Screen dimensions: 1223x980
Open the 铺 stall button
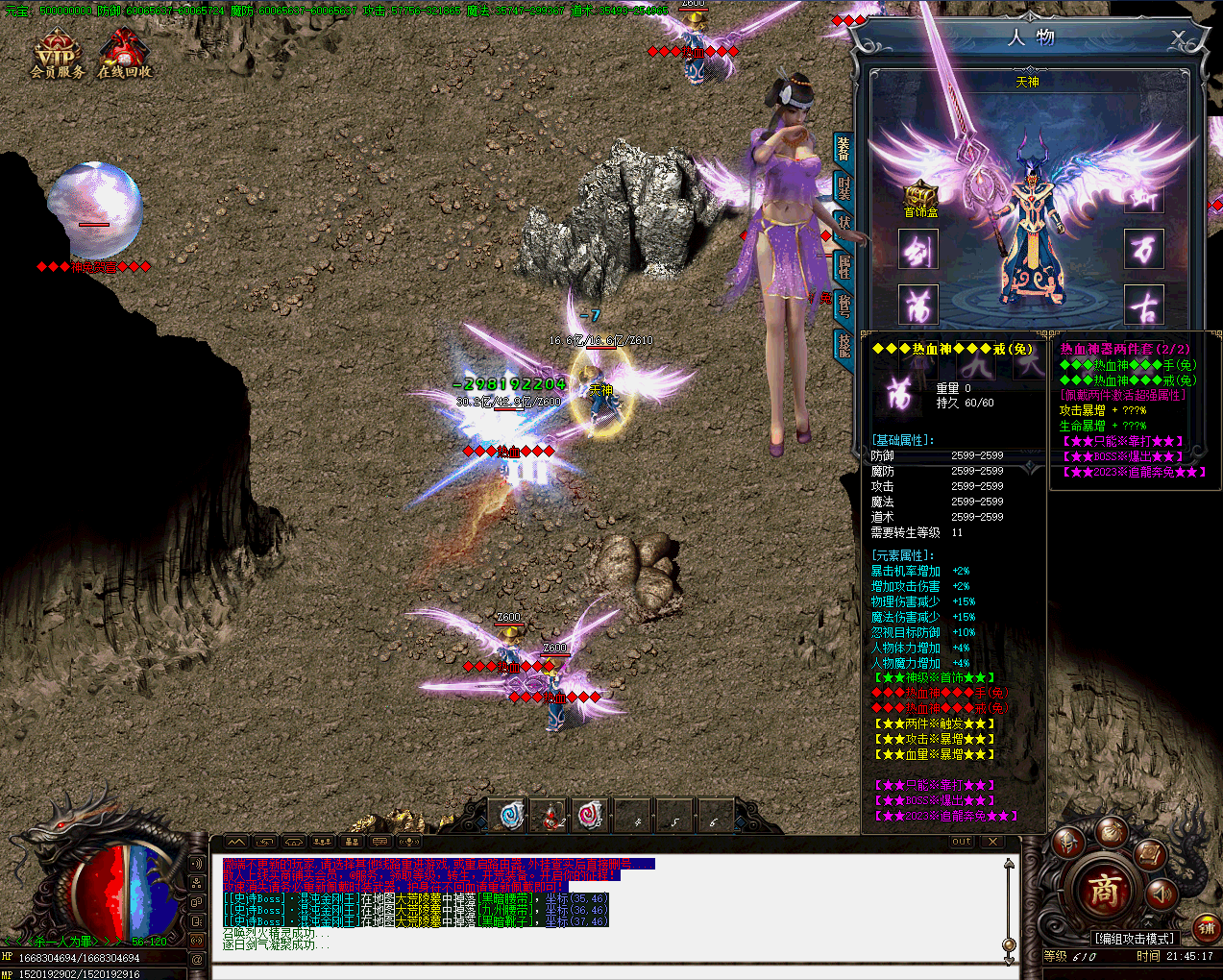tap(1207, 927)
